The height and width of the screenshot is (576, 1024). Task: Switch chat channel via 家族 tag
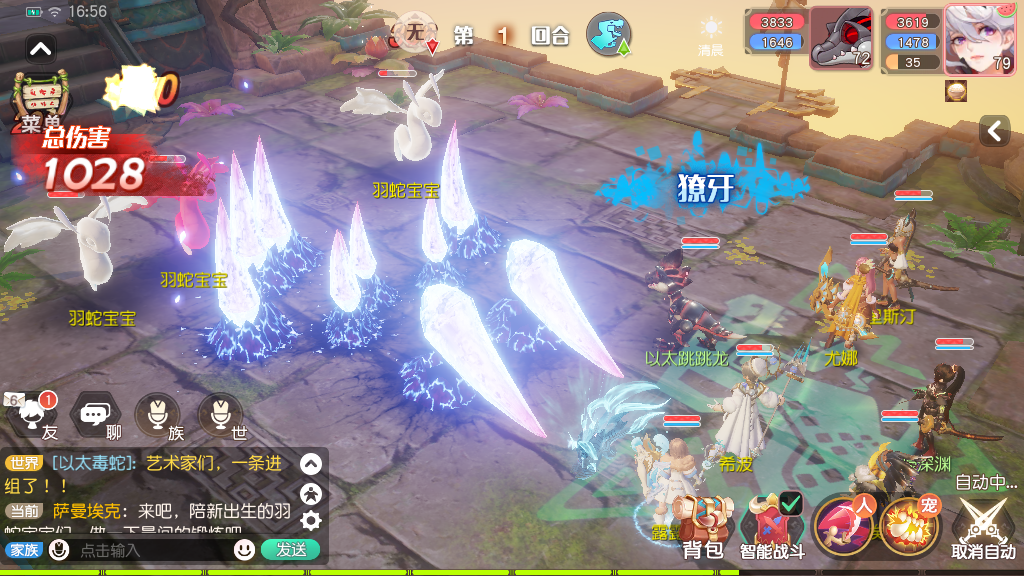pyautogui.click(x=24, y=550)
